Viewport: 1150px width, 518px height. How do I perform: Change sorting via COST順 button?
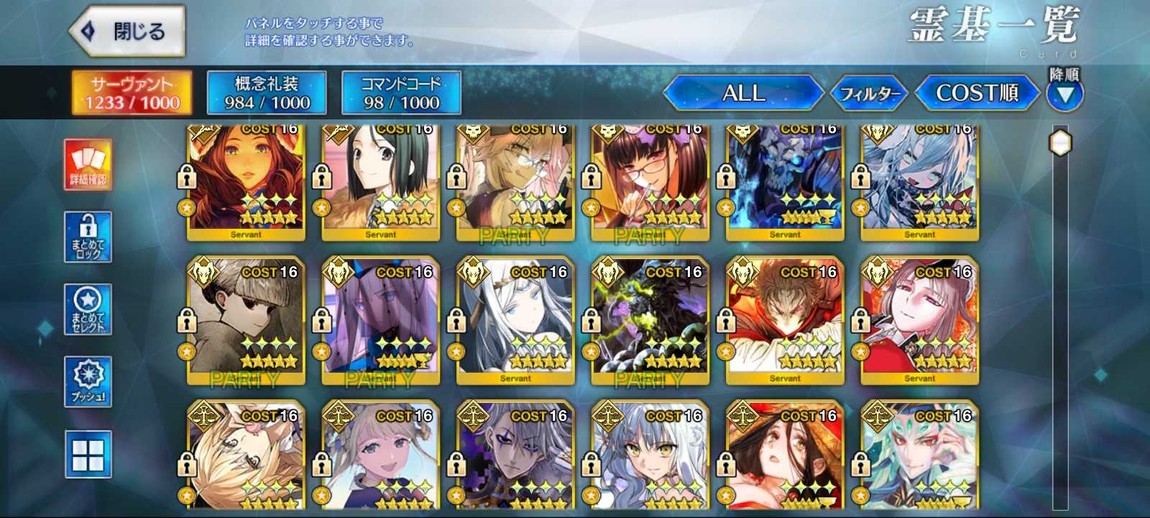click(976, 93)
